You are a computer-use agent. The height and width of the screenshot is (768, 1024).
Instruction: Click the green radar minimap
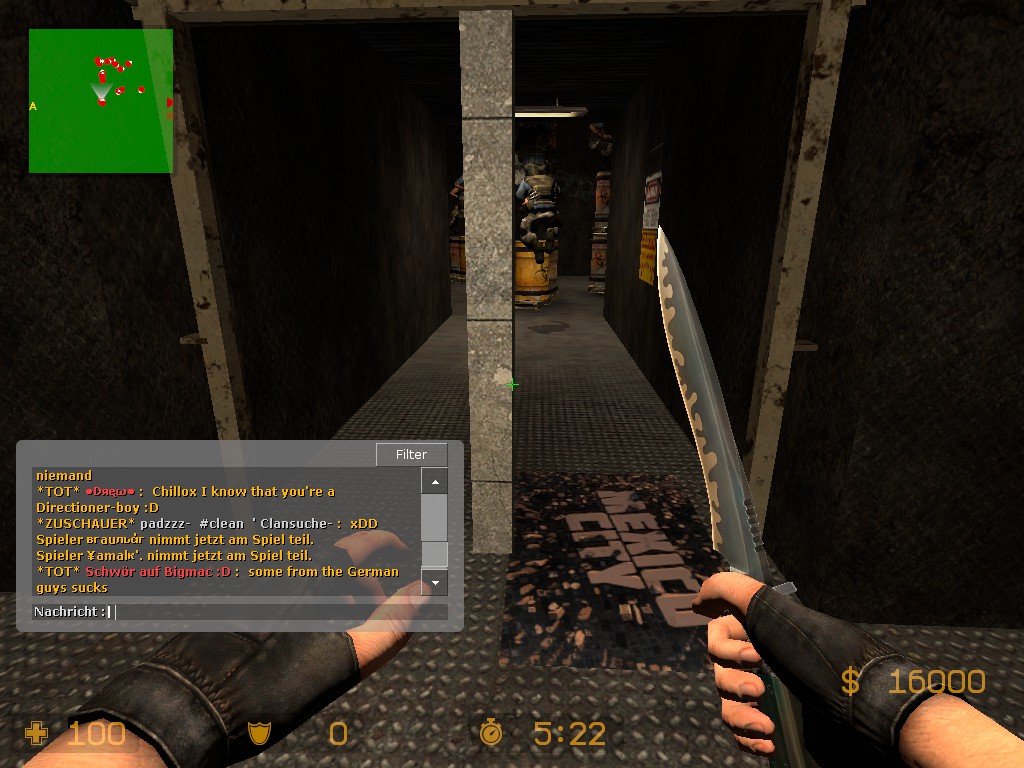pyautogui.click(x=100, y=100)
